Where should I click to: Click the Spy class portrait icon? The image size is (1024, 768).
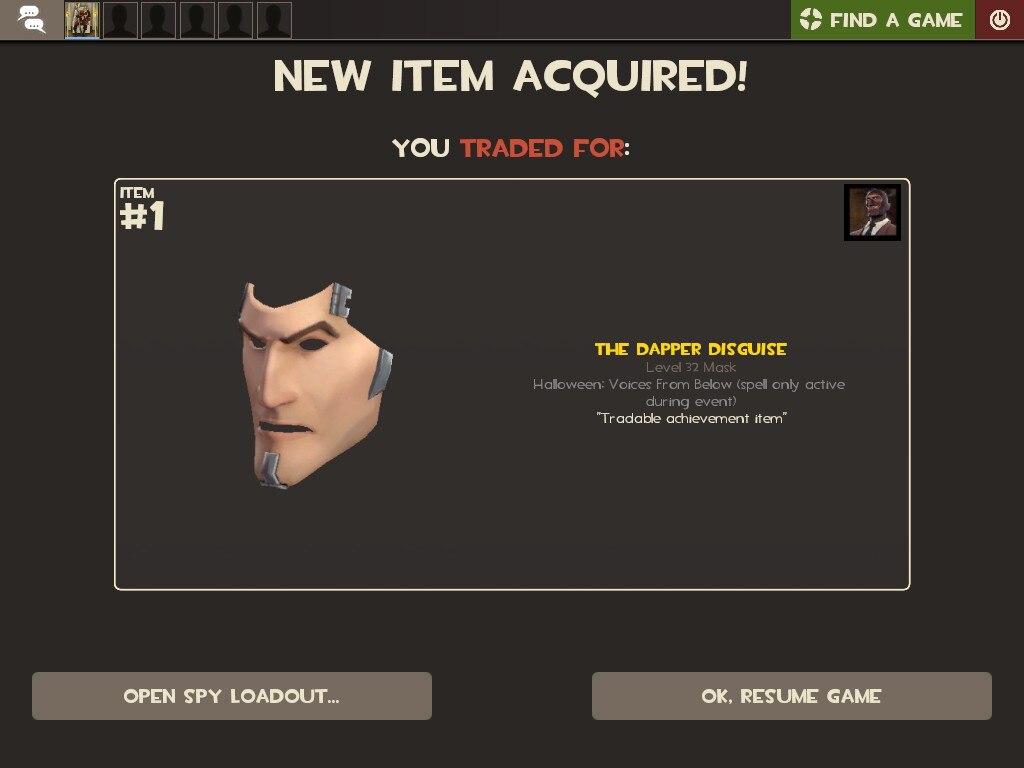tap(872, 212)
